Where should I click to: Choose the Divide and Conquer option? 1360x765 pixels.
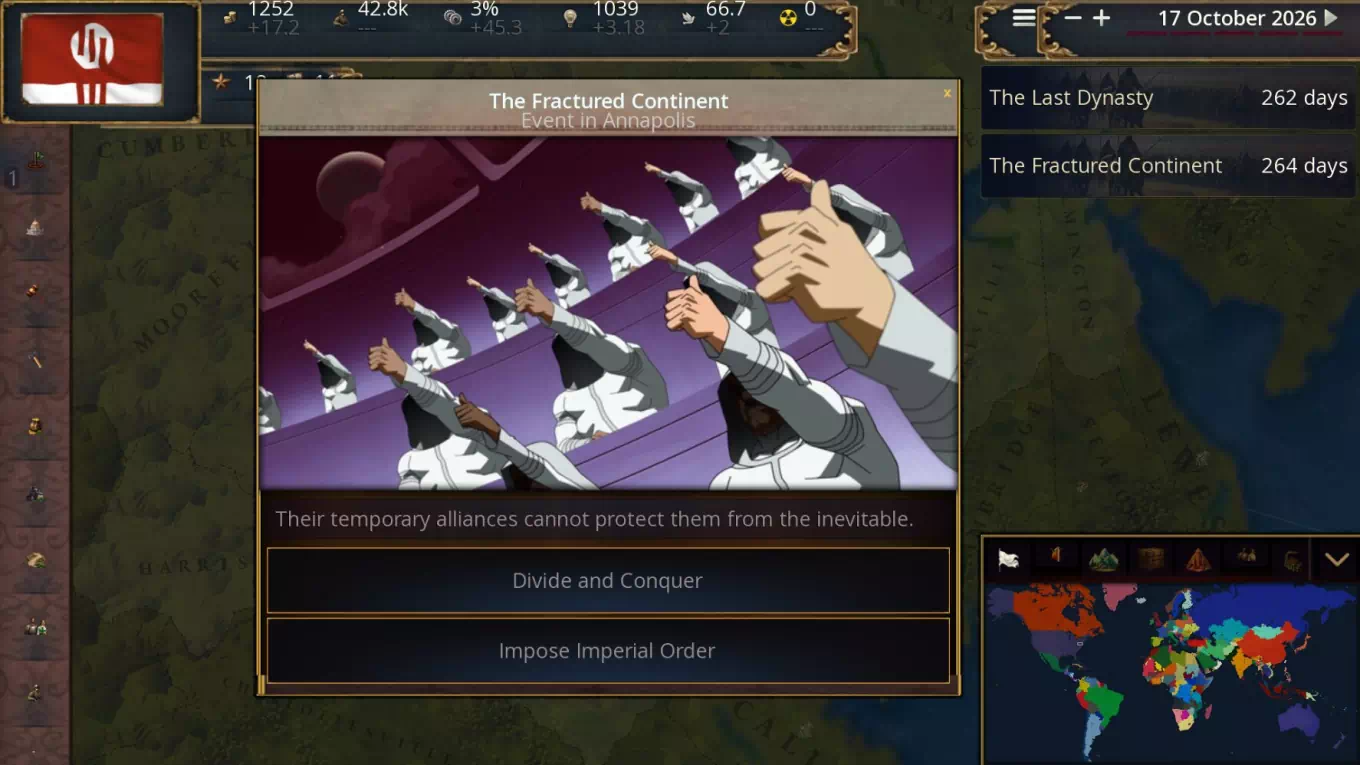(607, 580)
